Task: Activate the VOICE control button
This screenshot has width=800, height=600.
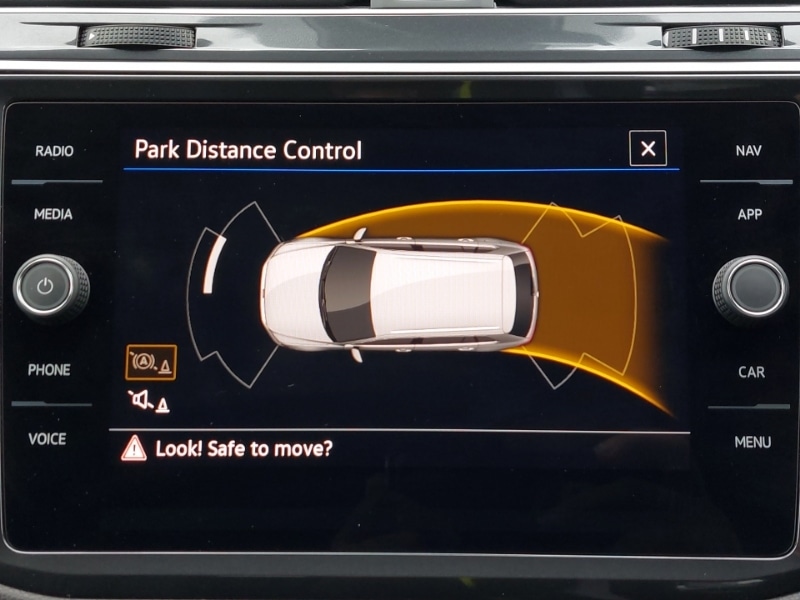Action: 47,439
